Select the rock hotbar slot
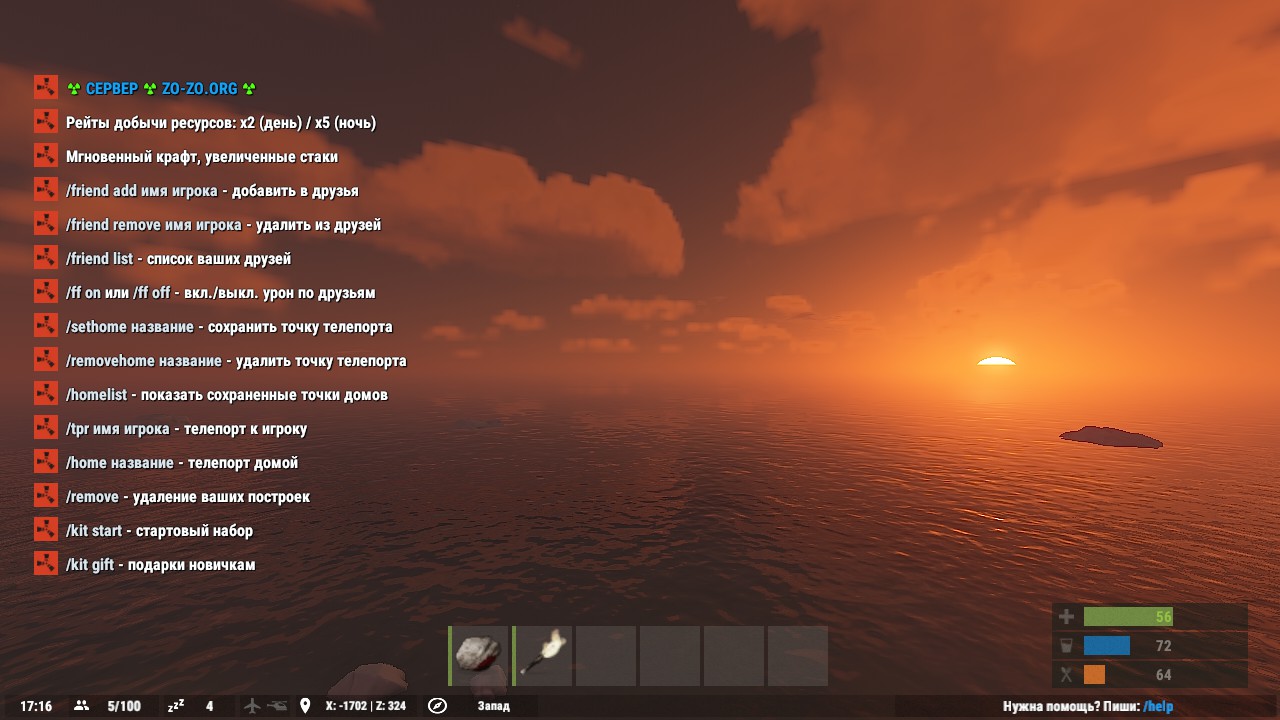This screenshot has width=1280, height=720. 481,656
